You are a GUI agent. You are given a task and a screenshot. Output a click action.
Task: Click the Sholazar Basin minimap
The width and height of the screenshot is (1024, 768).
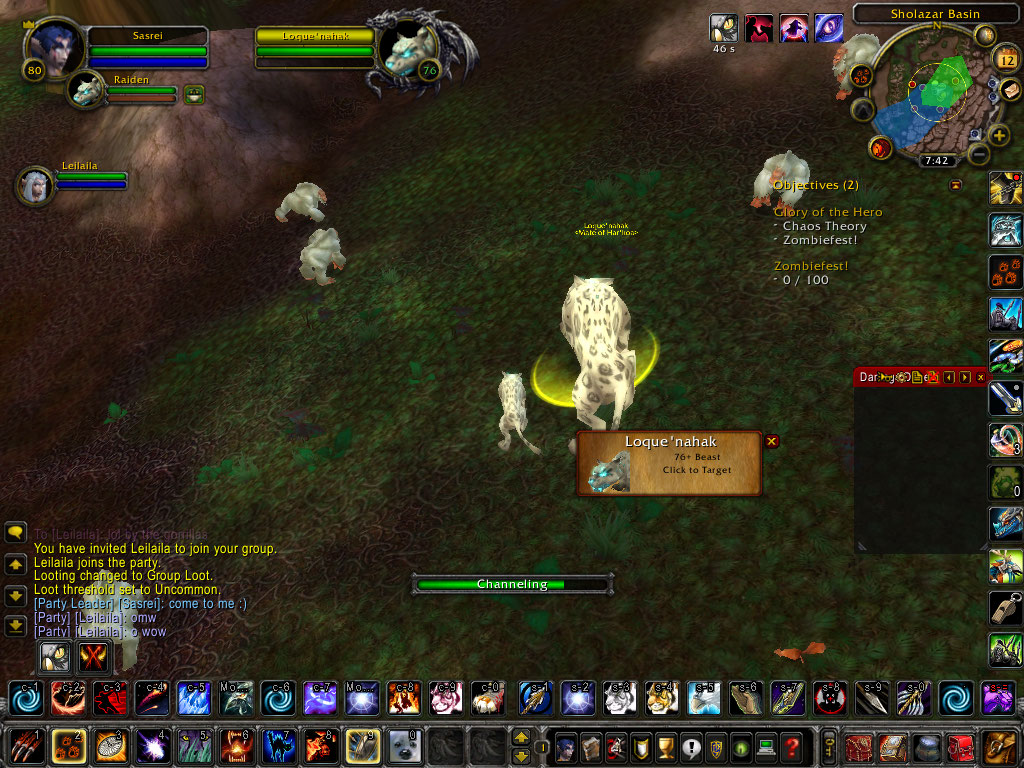927,95
